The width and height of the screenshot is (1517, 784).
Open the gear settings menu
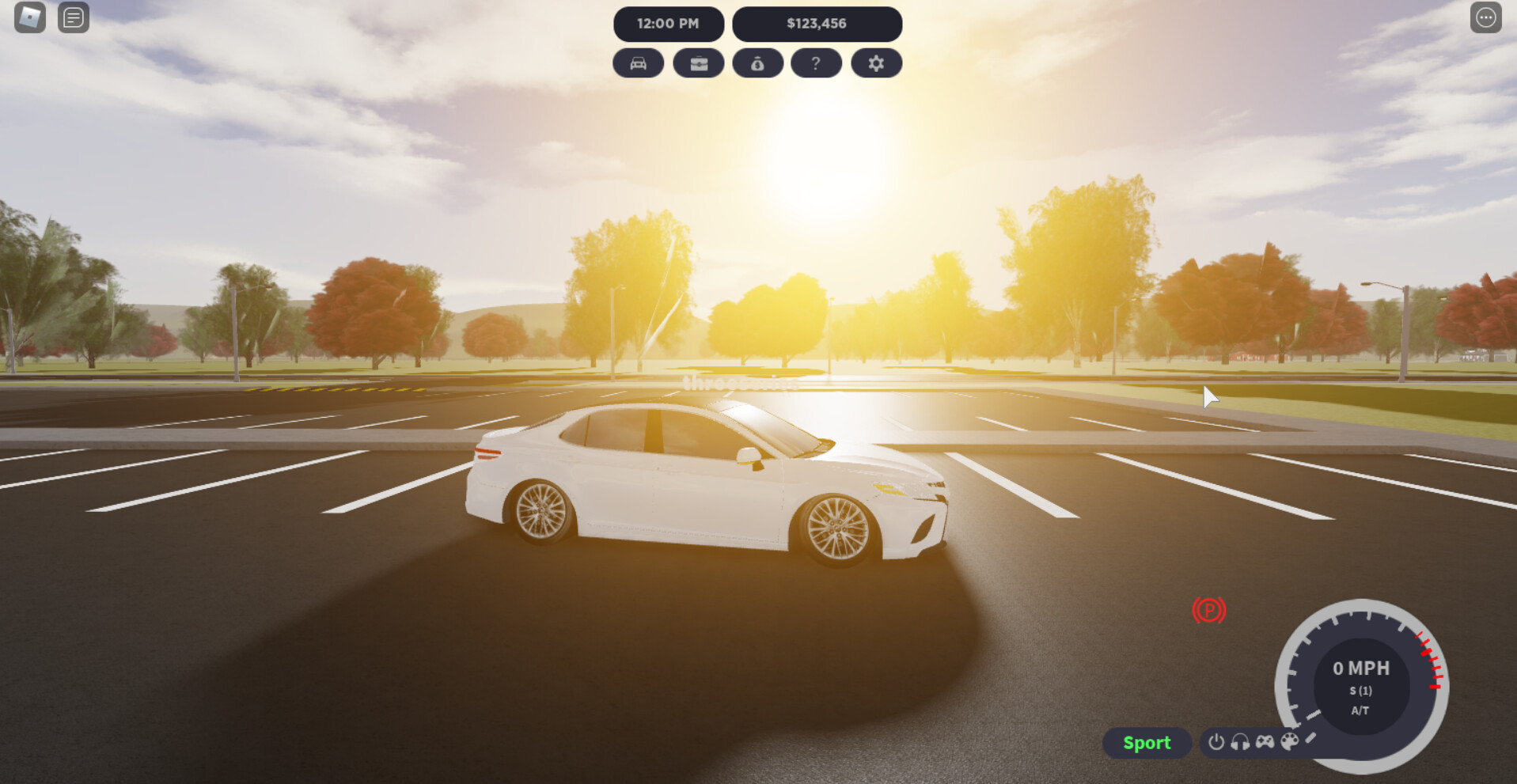tap(876, 63)
